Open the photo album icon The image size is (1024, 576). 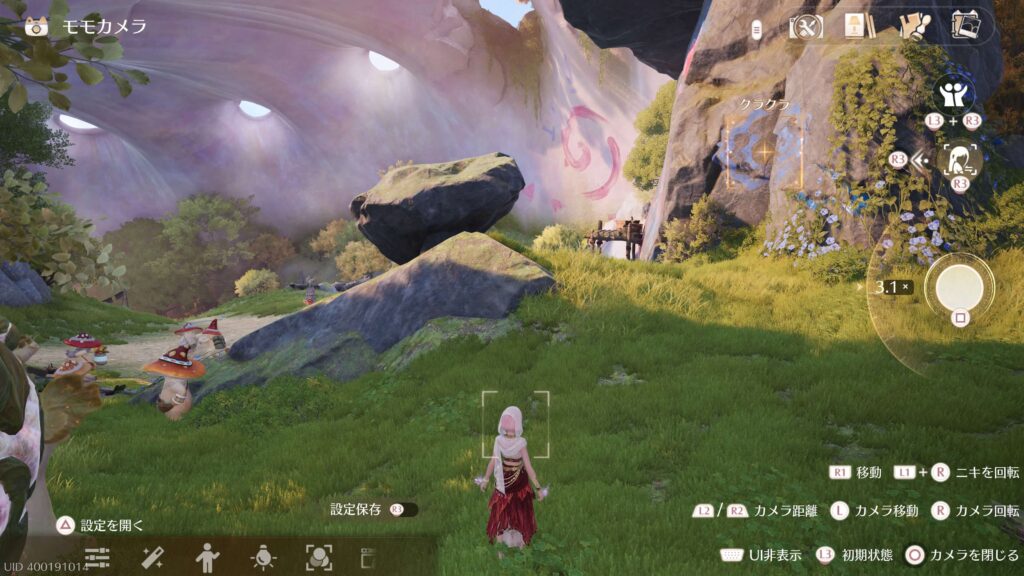point(965,25)
